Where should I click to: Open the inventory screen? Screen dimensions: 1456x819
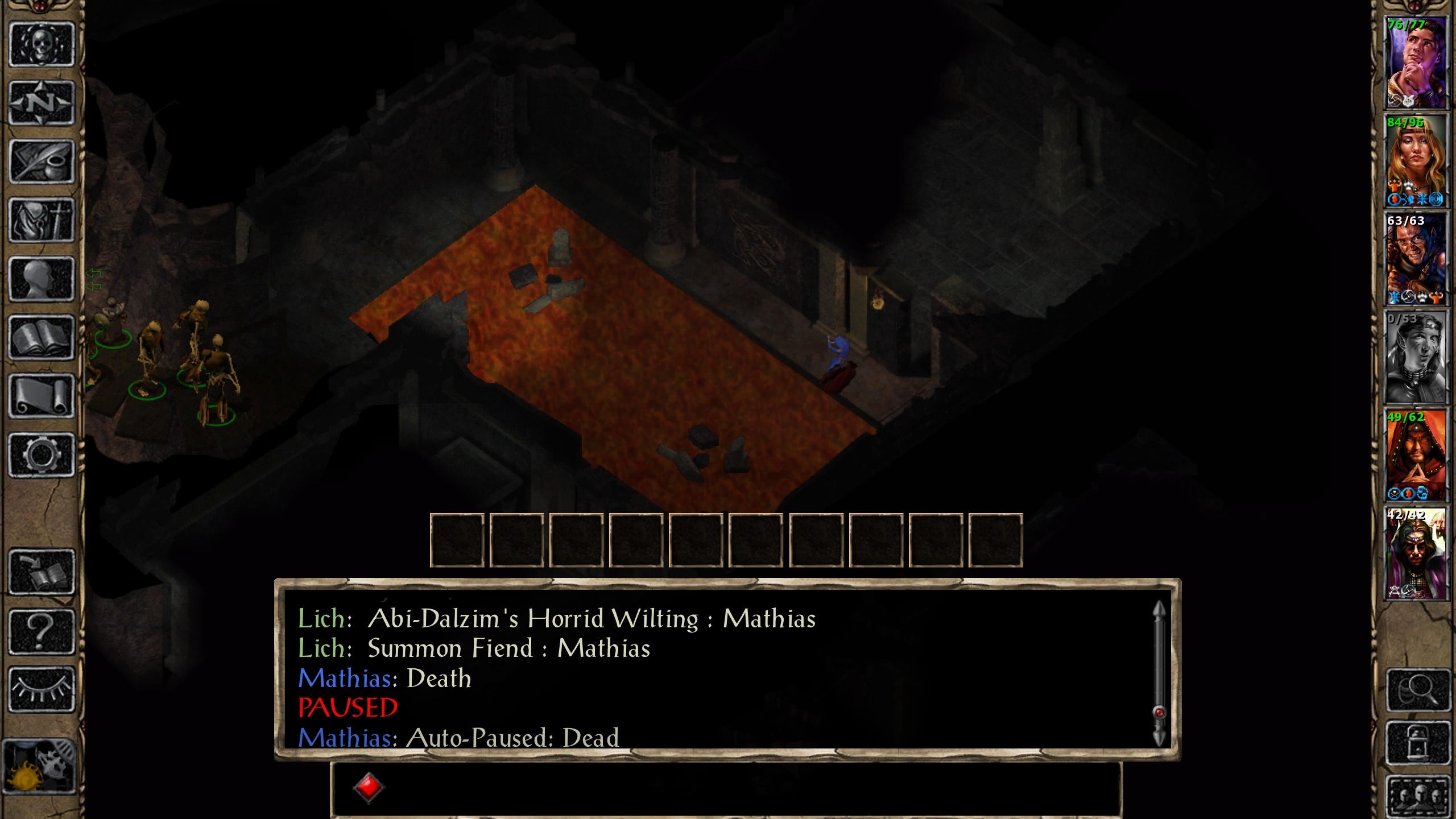coord(42,221)
